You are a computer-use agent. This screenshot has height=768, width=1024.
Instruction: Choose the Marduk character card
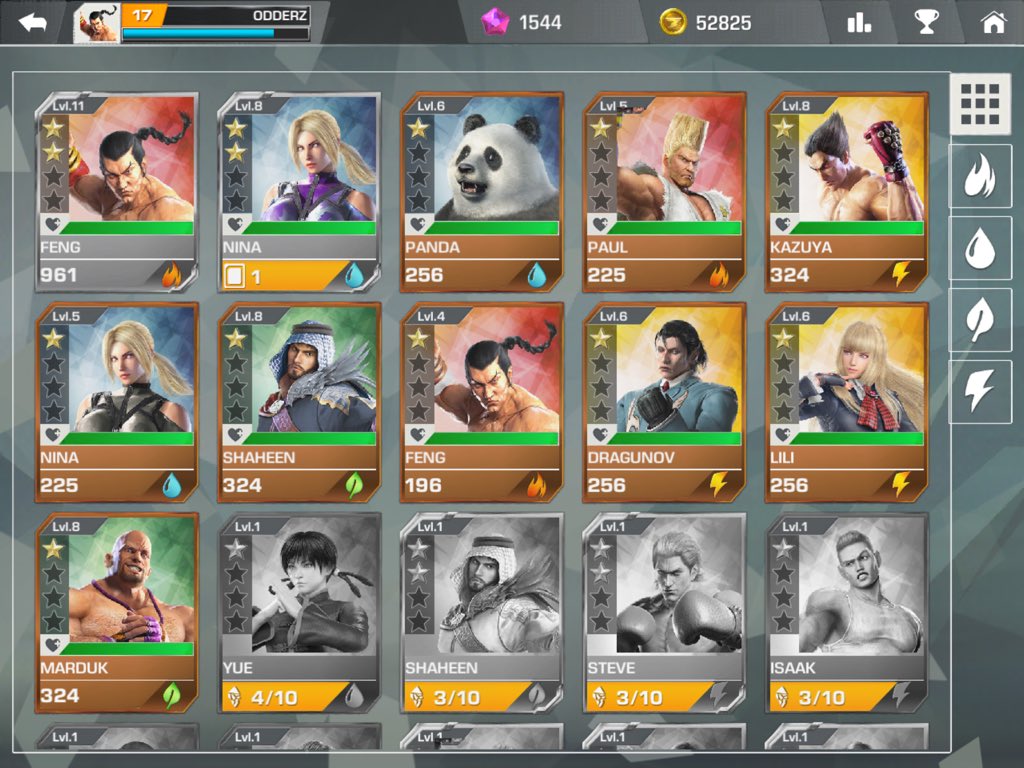pyautogui.click(x=117, y=612)
